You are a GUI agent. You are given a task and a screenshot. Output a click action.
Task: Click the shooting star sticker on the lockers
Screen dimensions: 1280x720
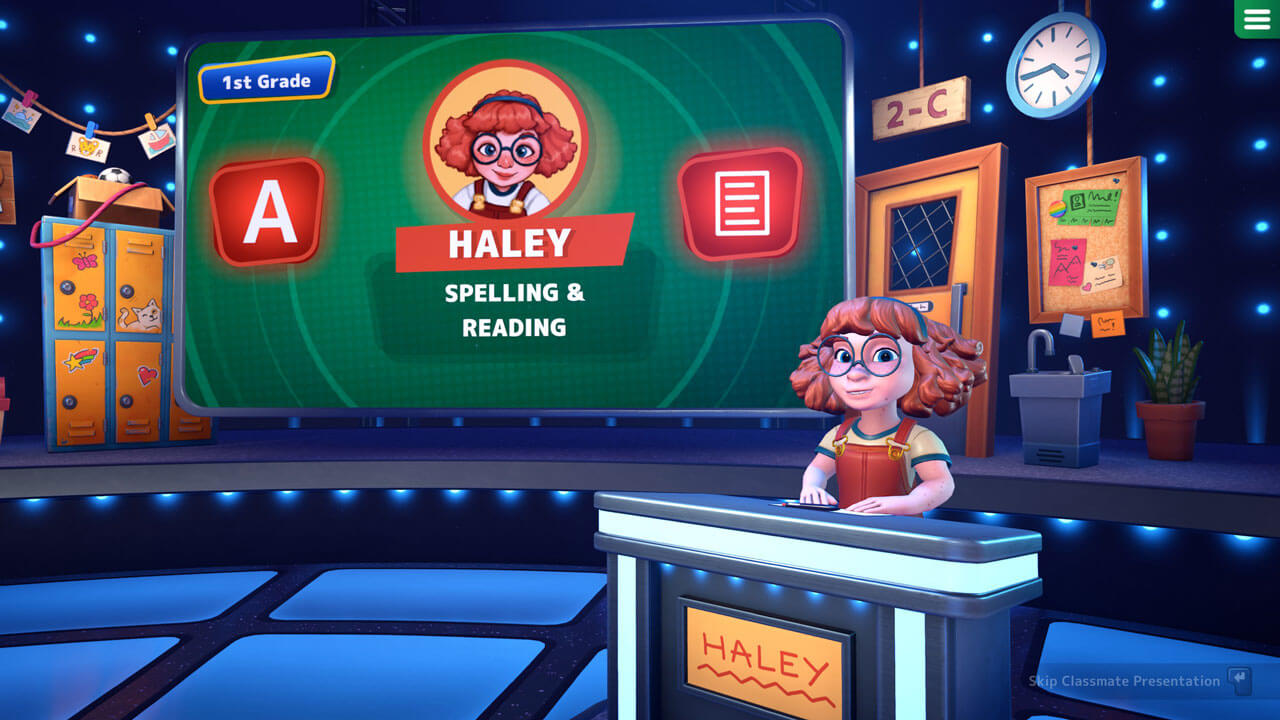click(79, 357)
